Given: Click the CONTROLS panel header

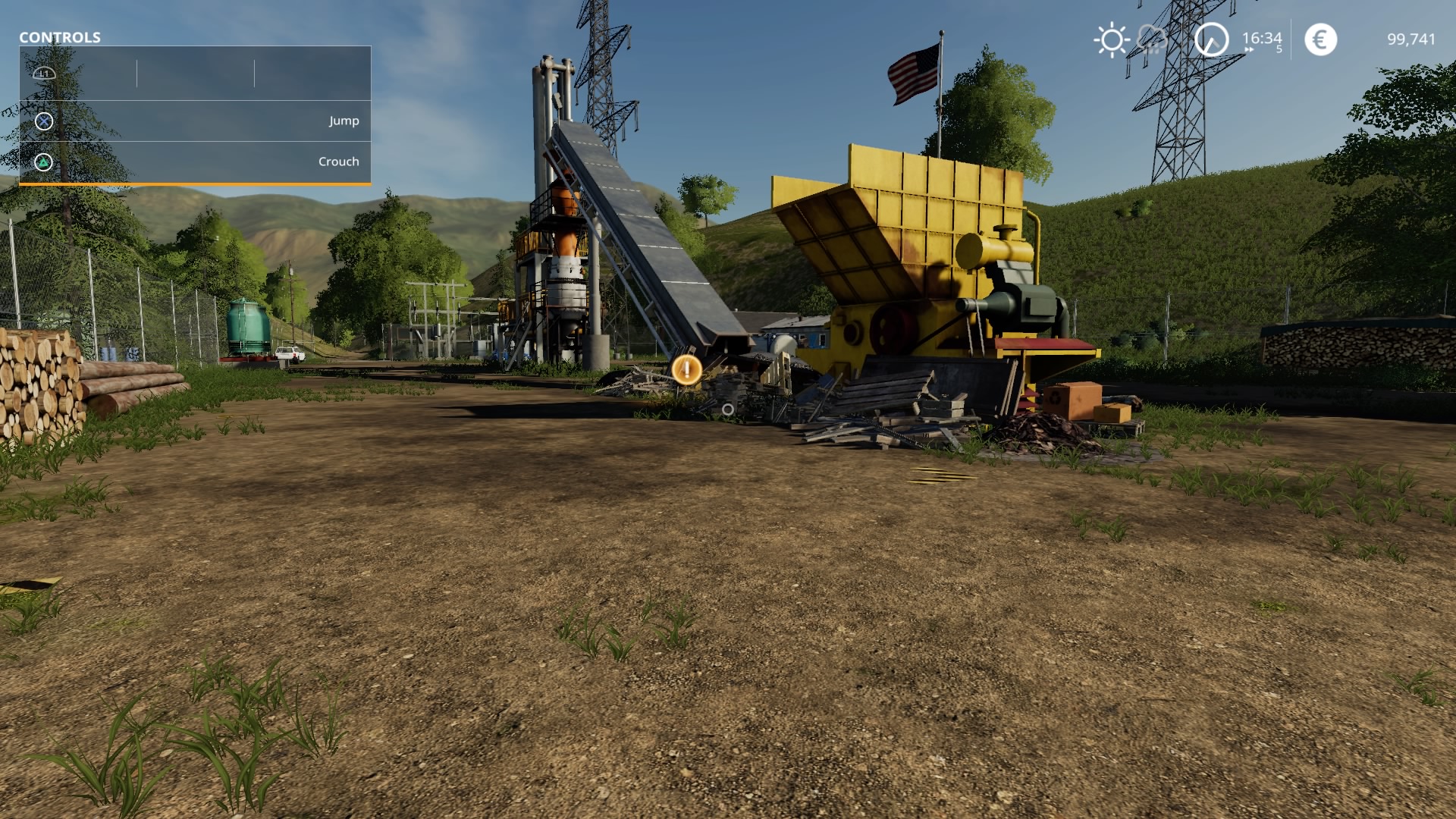Looking at the screenshot, I should [59, 36].
